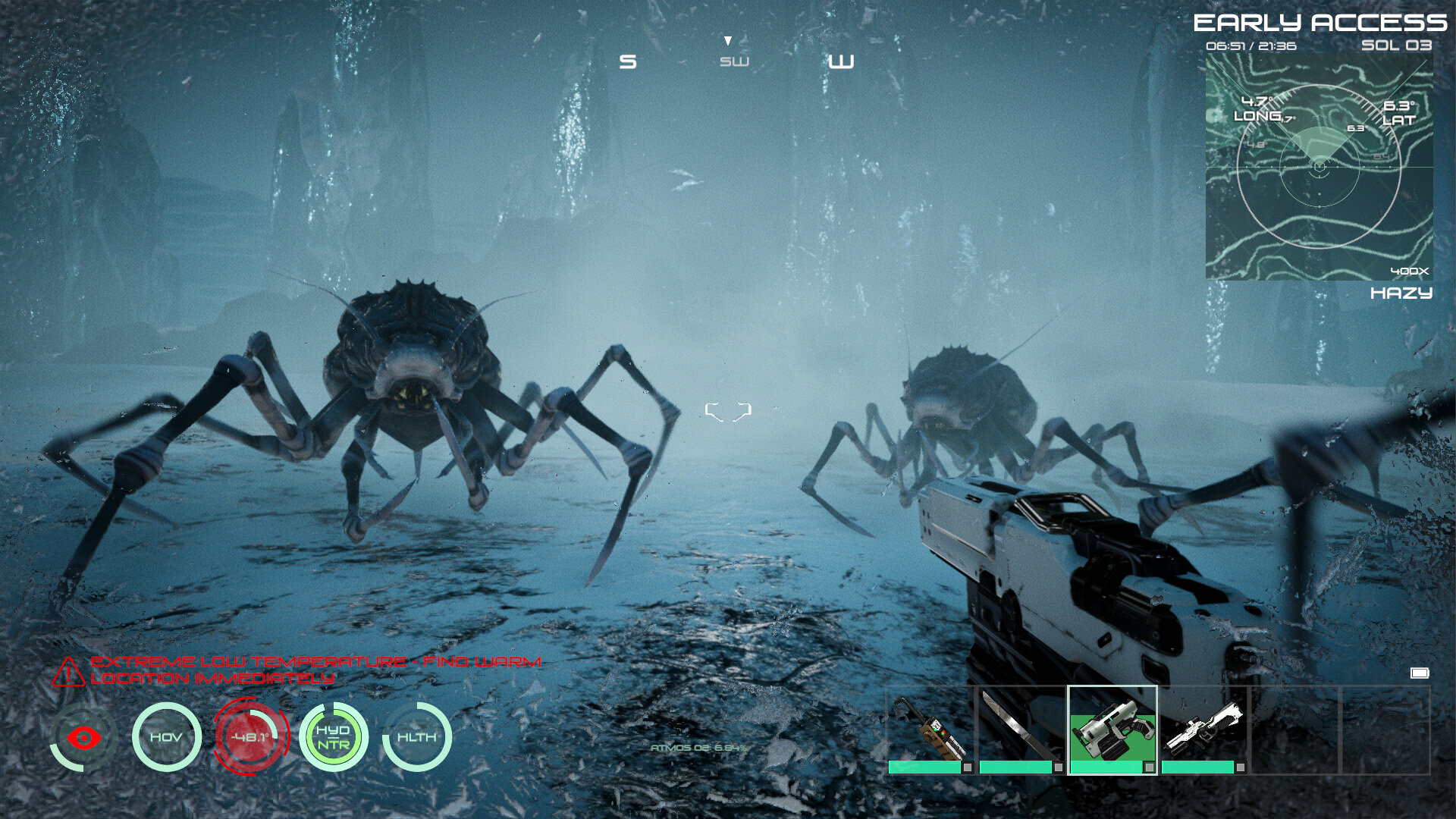
Task: Select the handheld scanner hotbar slot
Action: [930, 730]
